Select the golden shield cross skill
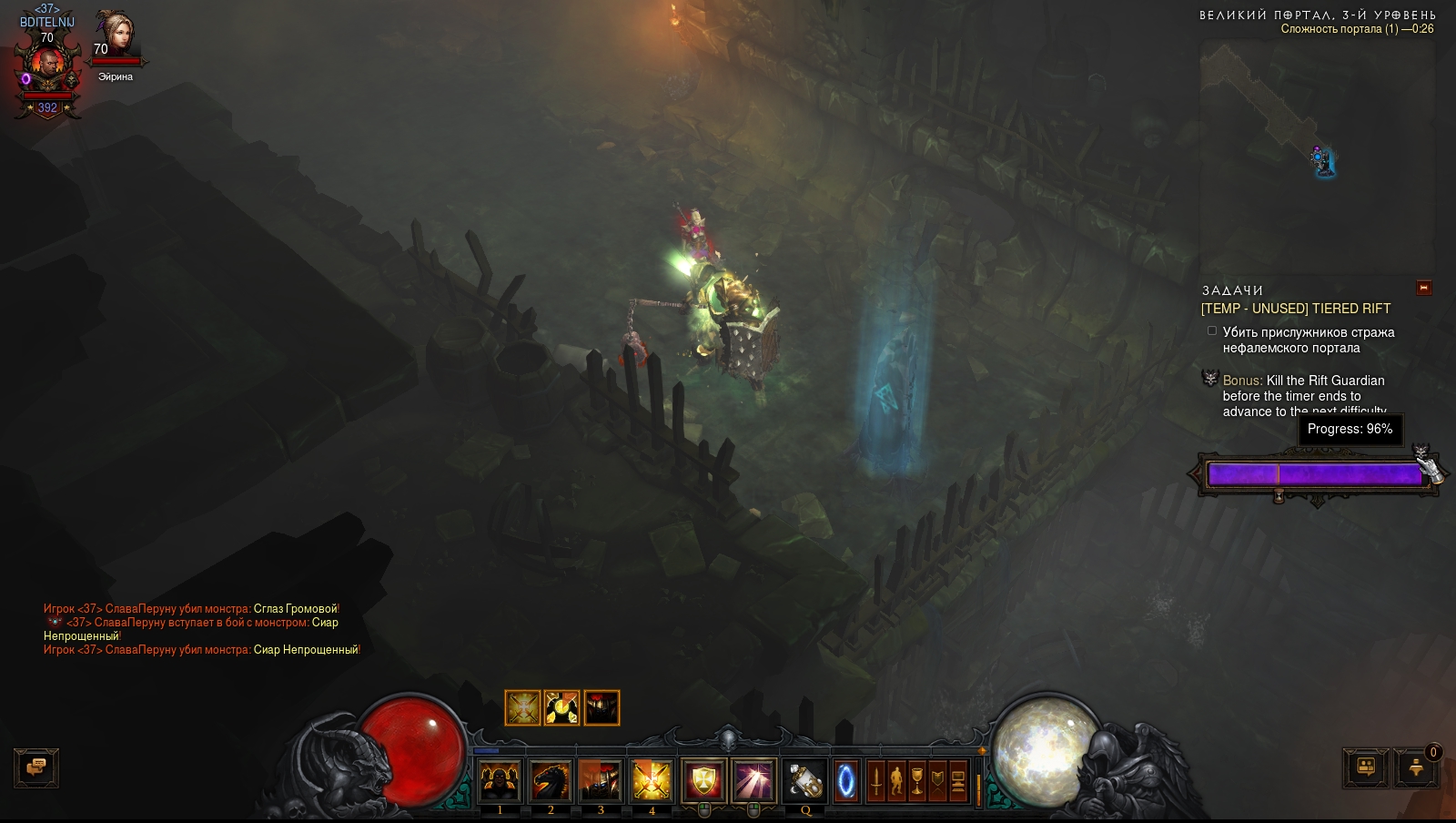 tap(703, 780)
